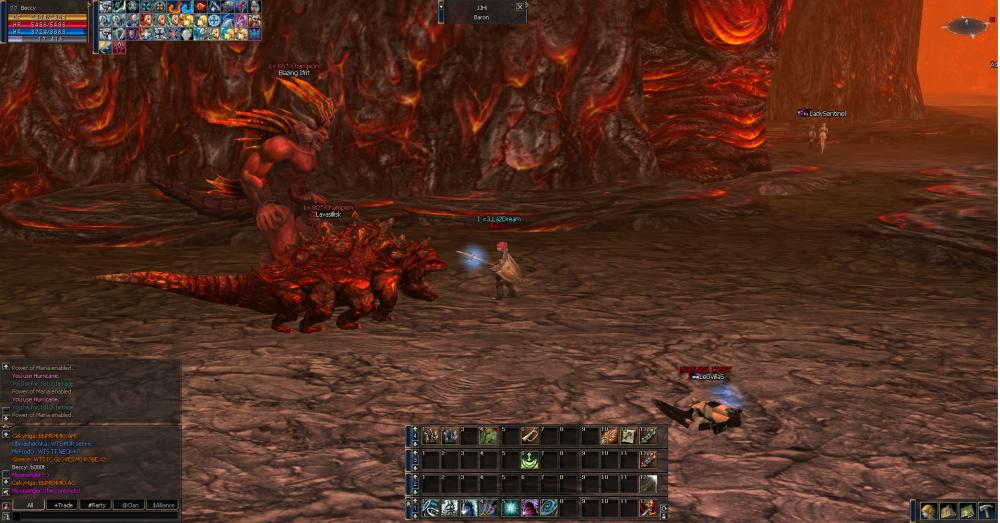Select slot 12 red weapon in bottom hotbar
This screenshot has width=1000, height=523.
[x=648, y=508]
